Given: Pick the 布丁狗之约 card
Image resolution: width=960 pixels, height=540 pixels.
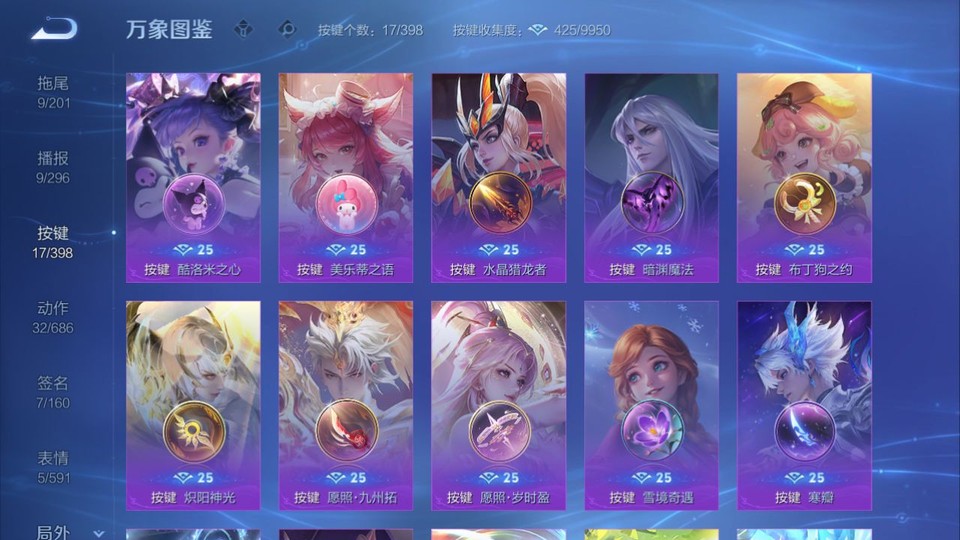Looking at the screenshot, I should (x=804, y=177).
